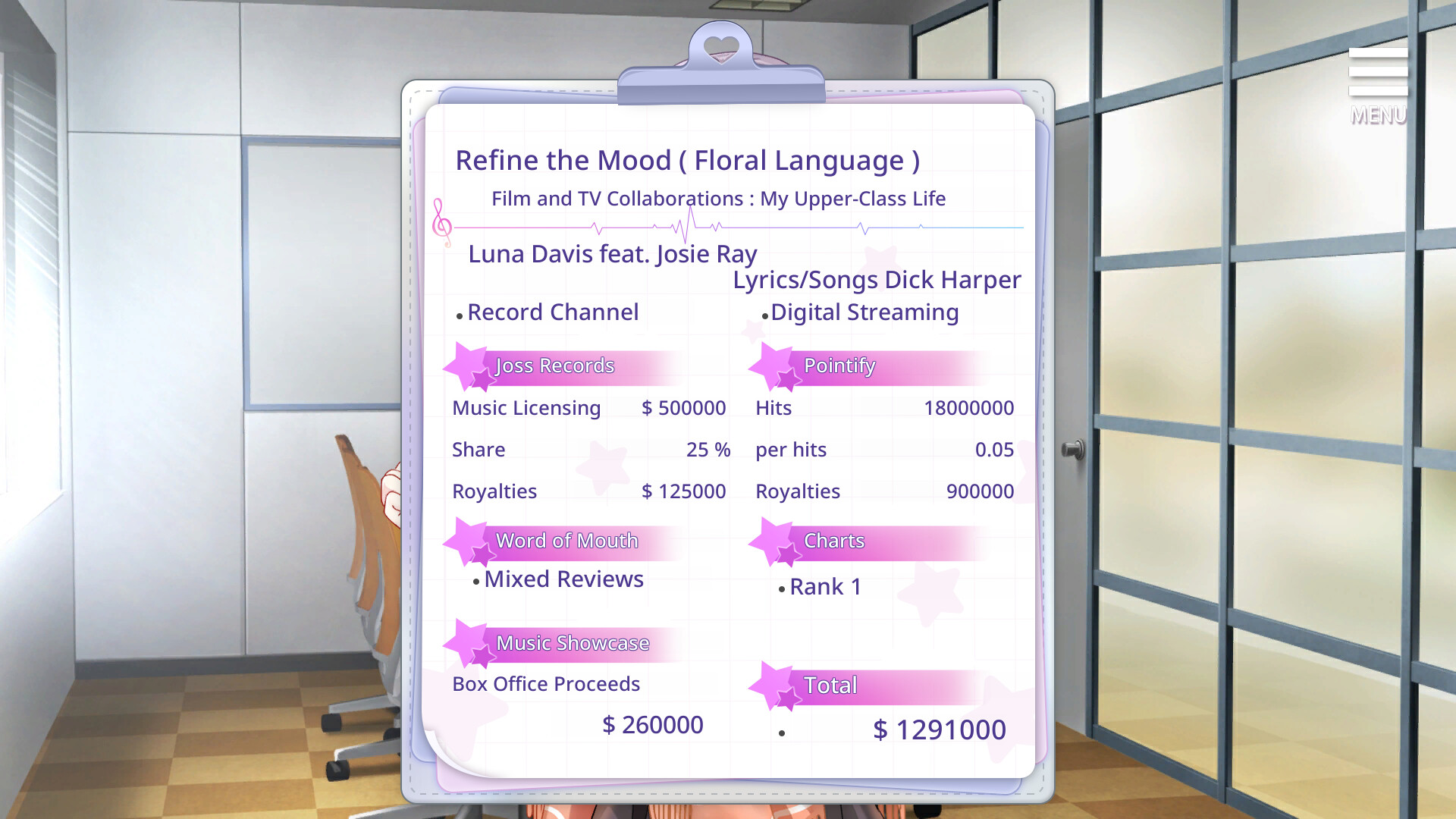Open the hamburger MENU icon
Viewport: 1456px width, 819px height.
tap(1378, 71)
